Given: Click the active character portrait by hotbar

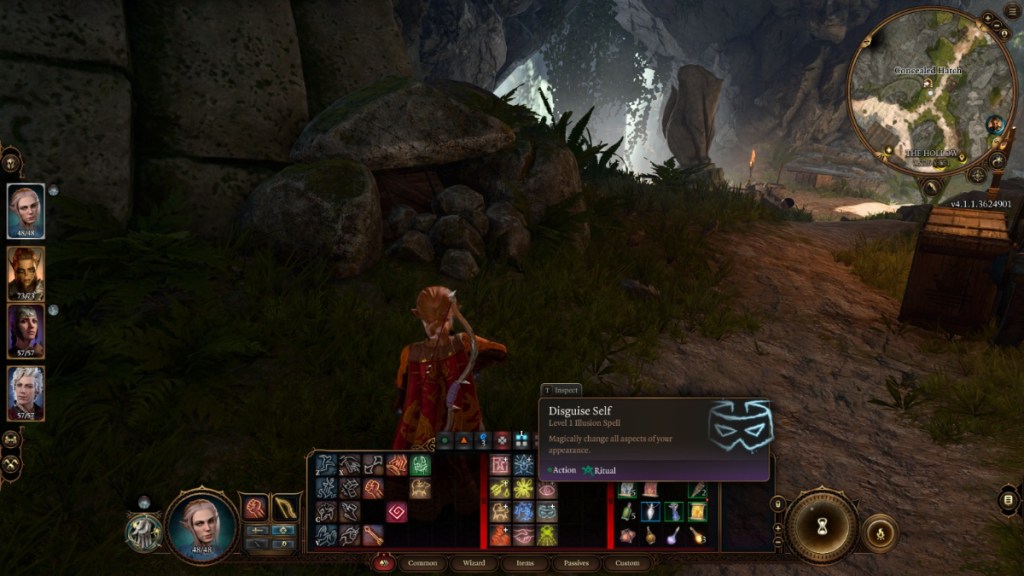Looking at the screenshot, I should coord(200,524).
